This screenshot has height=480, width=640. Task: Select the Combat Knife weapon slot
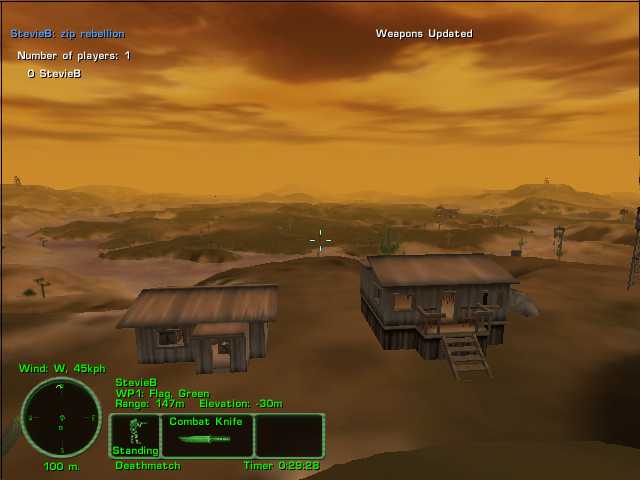click(x=207, y=436)
